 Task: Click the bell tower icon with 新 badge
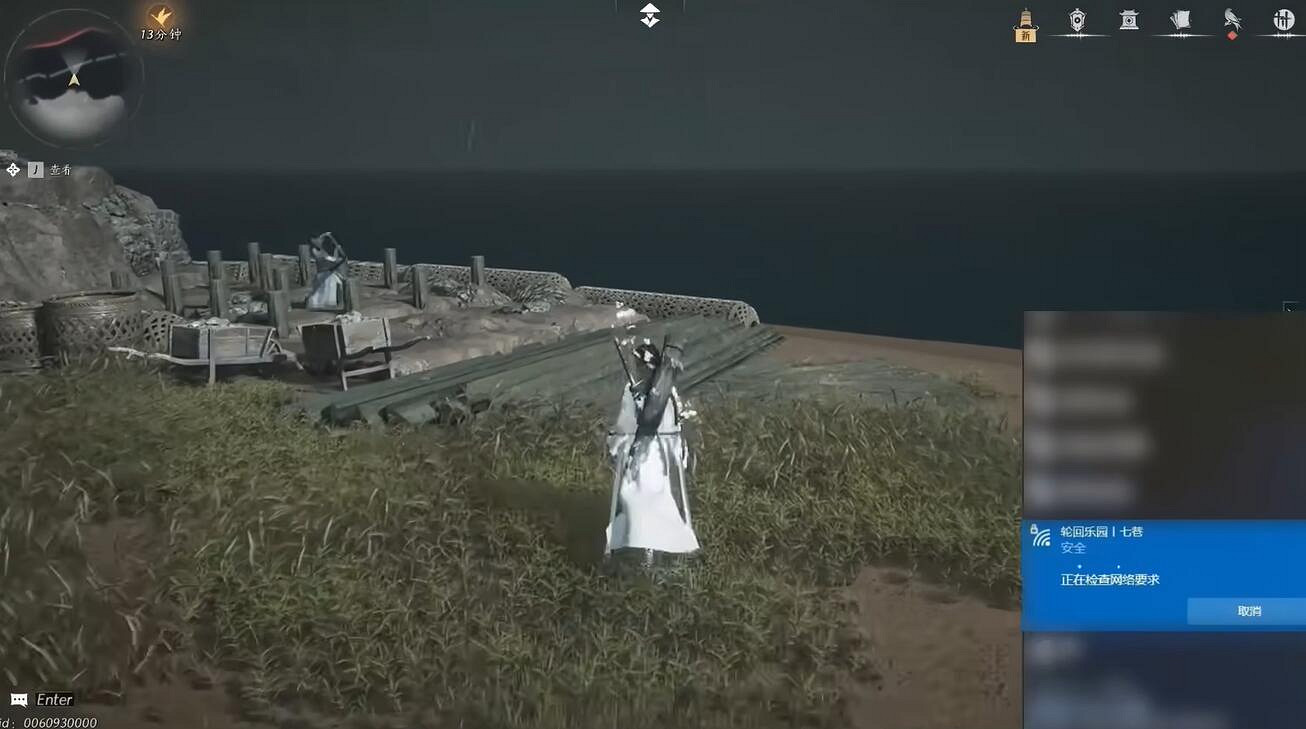point(1024,22)
